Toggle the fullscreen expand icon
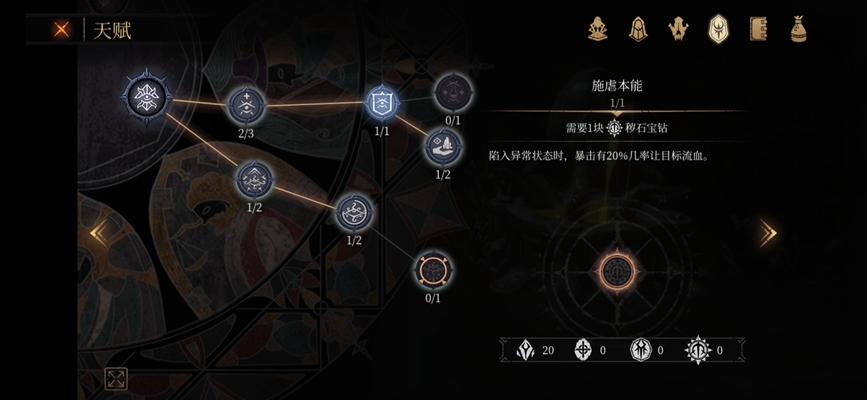Screen dimensions: 867x400 tap(116, 378)
